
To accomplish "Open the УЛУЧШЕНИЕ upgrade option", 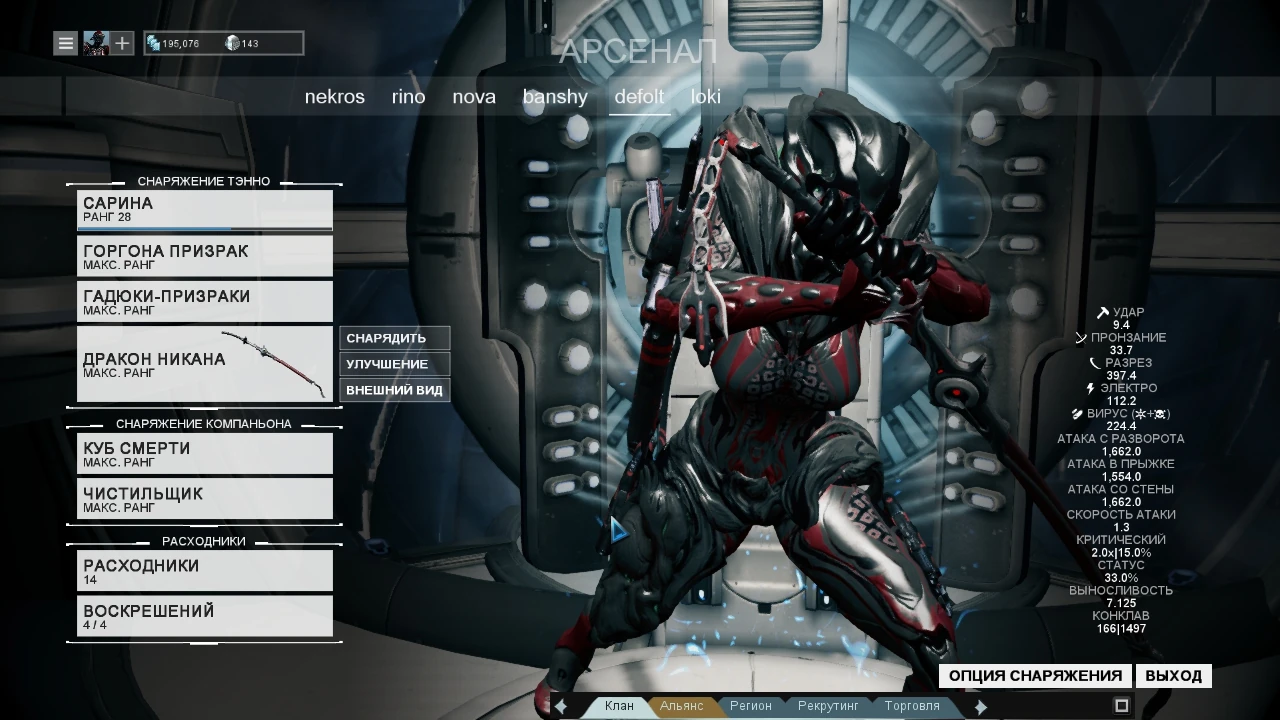I will (394, 364).
